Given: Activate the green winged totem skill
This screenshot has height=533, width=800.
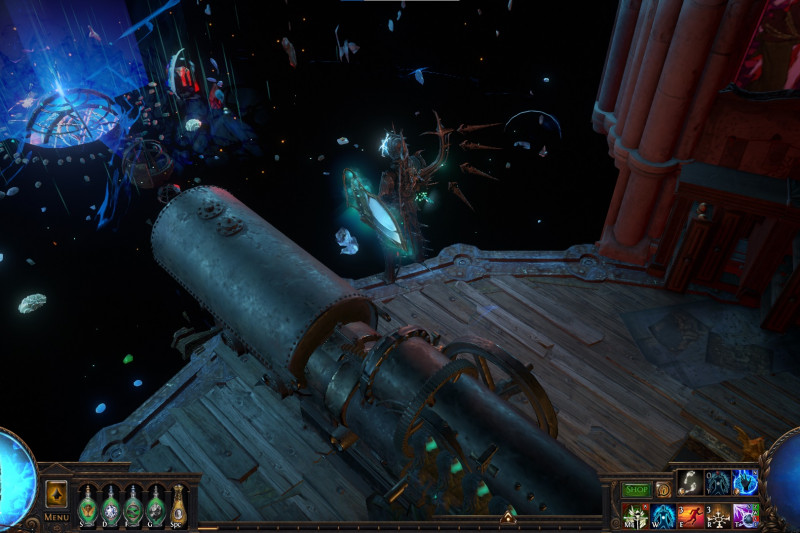Looking at the screenshot, I should [634, 515].
